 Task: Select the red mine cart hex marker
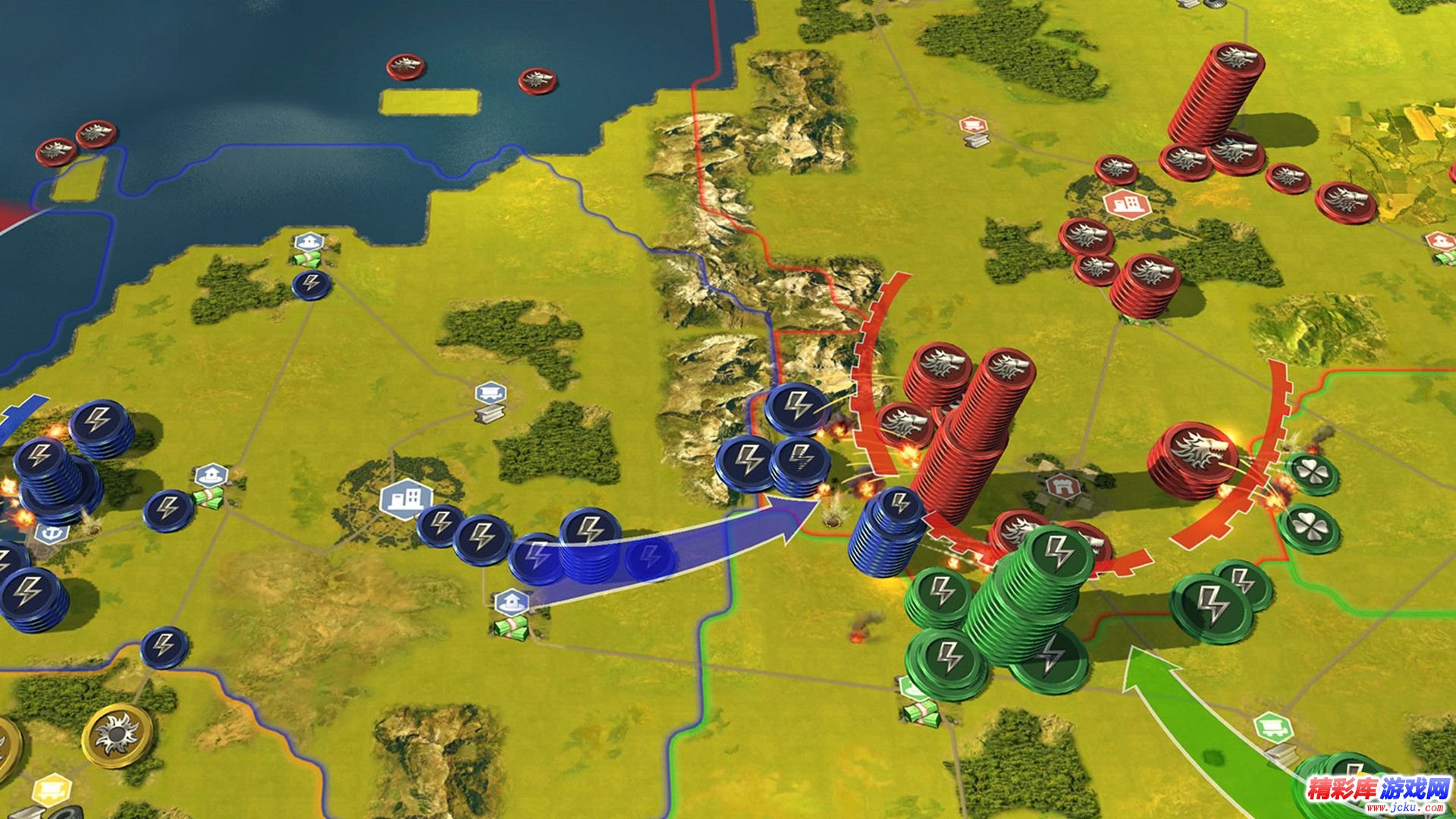[x=971, y=124]
